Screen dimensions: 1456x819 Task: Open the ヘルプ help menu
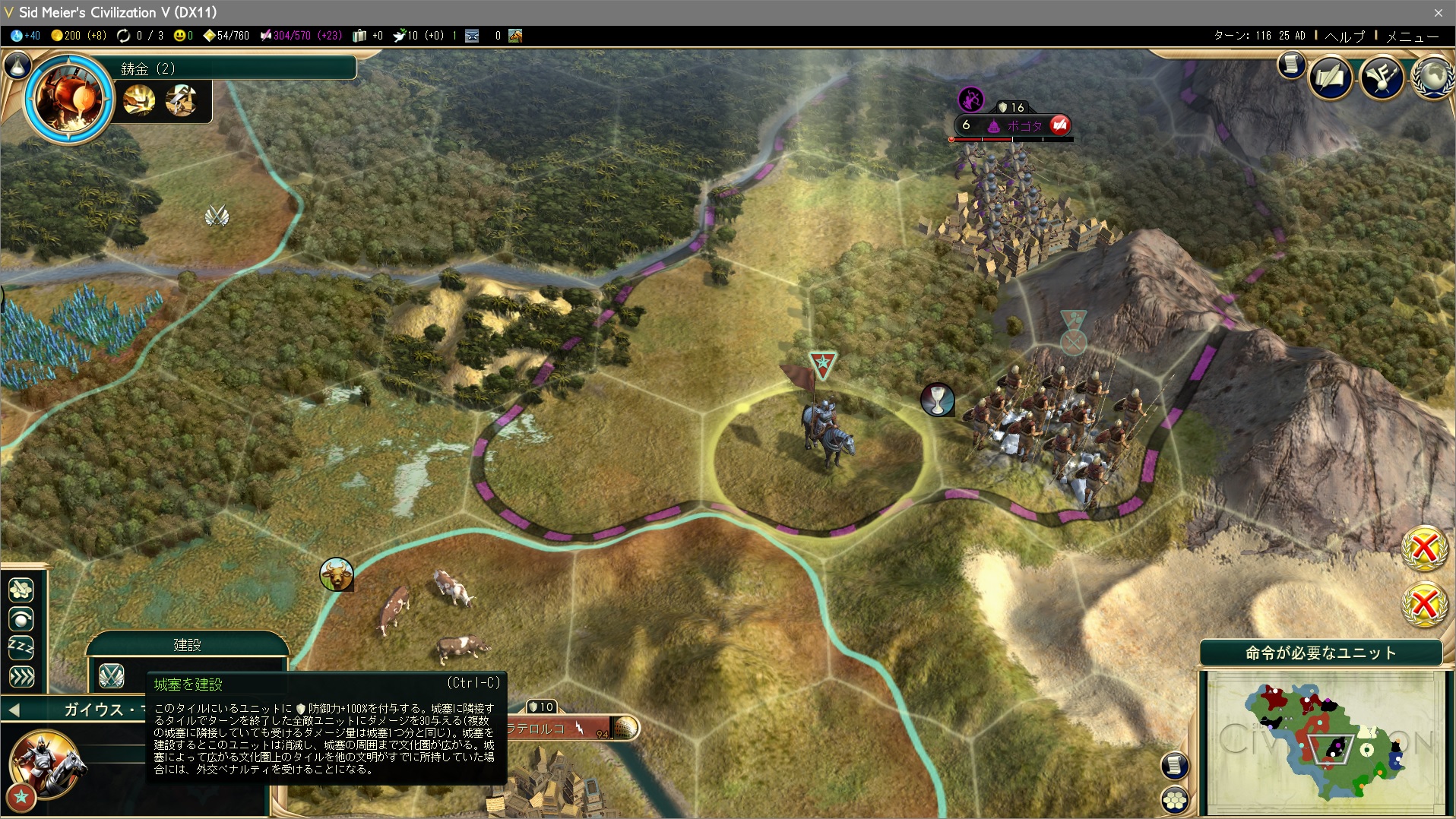coord(1344,36)
